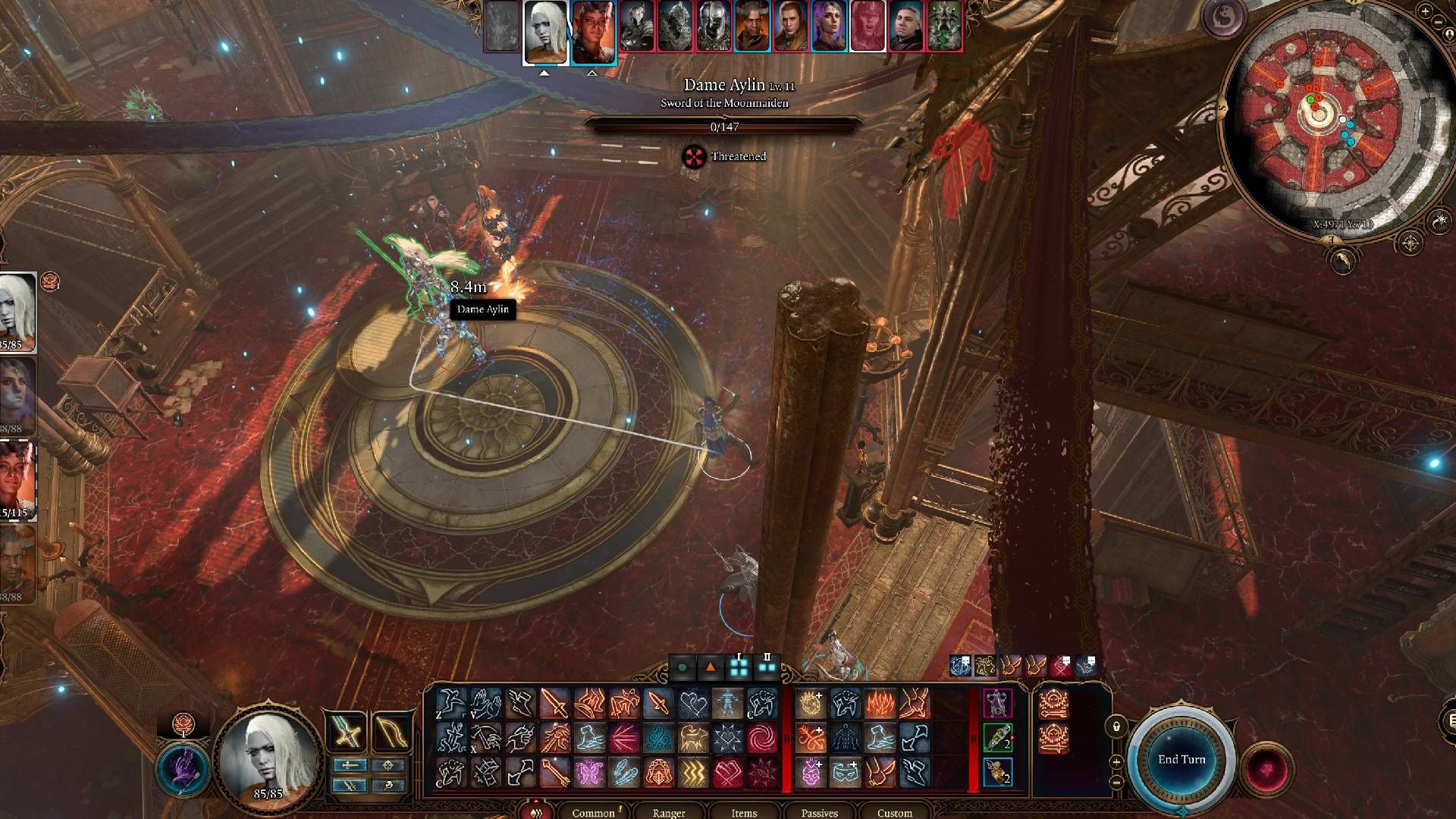The image size is (1456, 819).
Task: Activate the red spiral ability icon
Action: click(x=761, y=738)
